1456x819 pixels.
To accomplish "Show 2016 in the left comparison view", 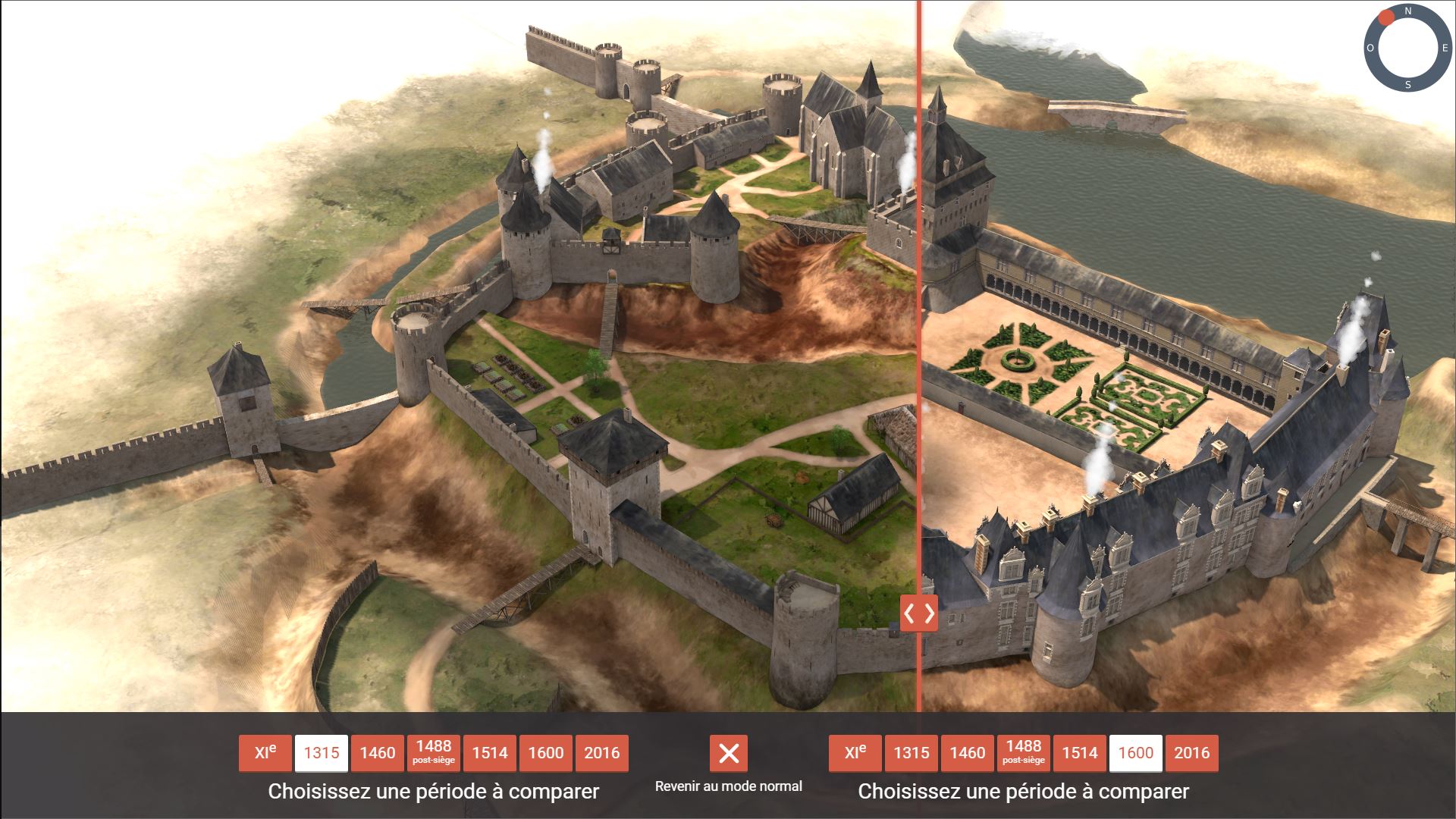I will click(x=602, y=753).
